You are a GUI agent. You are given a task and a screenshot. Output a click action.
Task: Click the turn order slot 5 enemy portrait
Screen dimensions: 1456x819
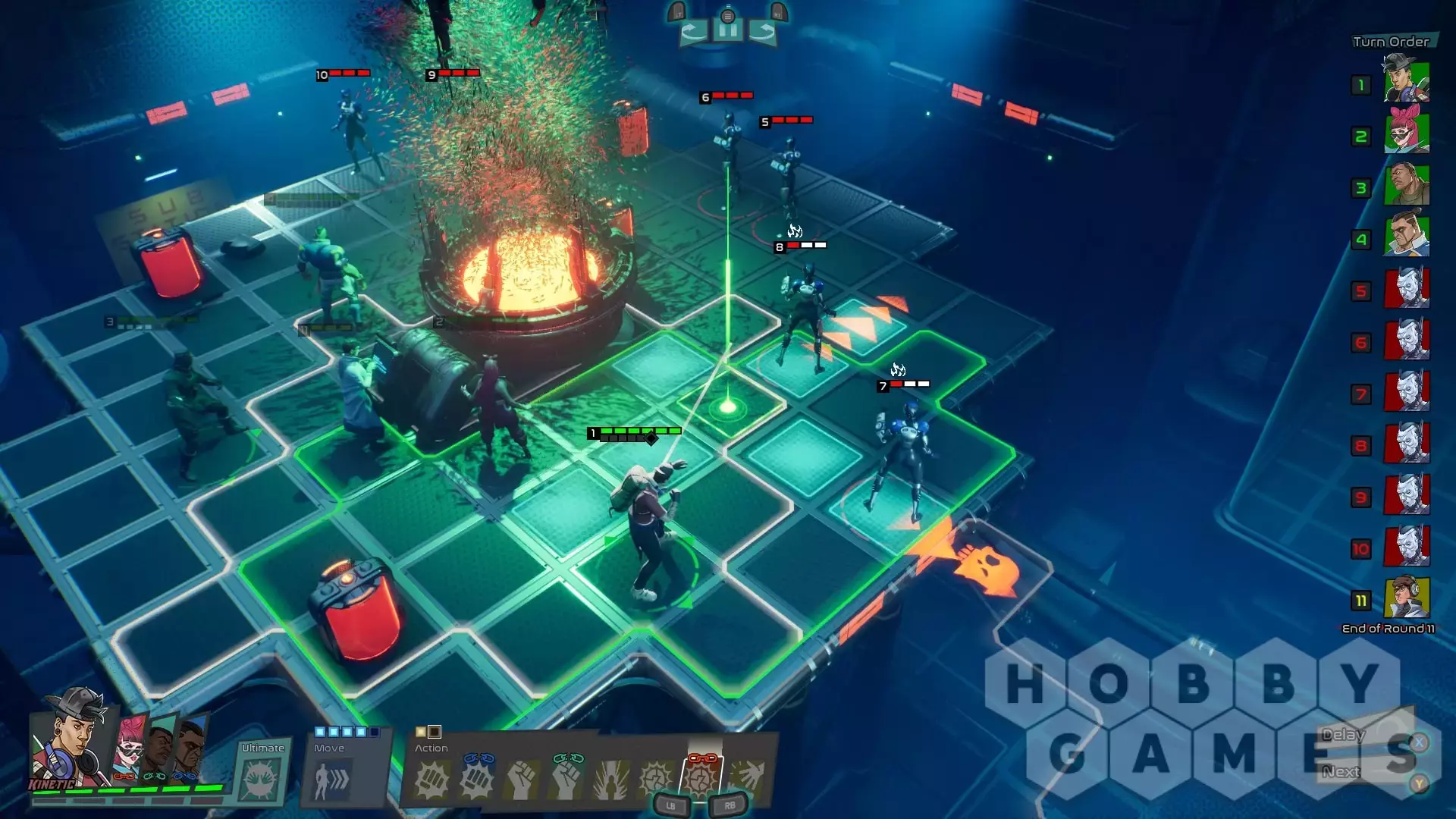[x=1407, y=288]
